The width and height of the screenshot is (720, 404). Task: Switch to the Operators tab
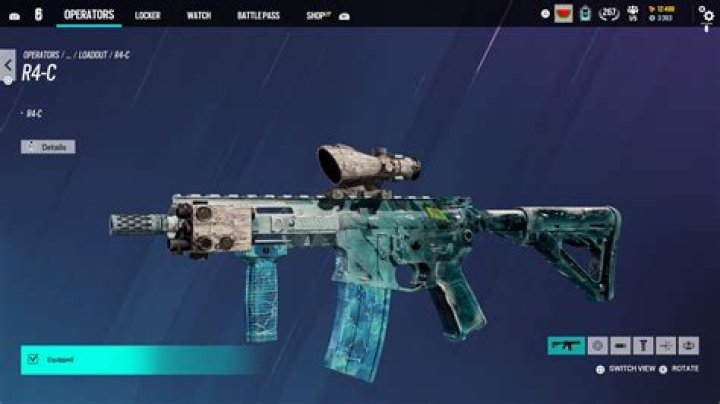point(89,14)
